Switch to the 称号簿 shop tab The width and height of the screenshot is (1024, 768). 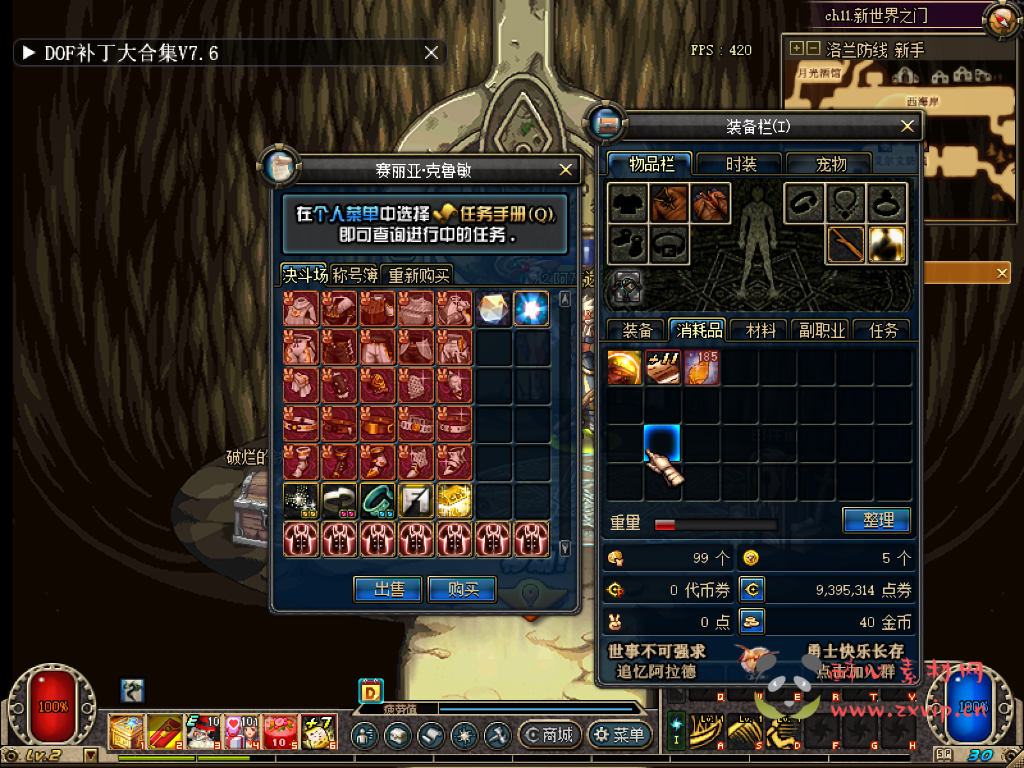point(355,275)
